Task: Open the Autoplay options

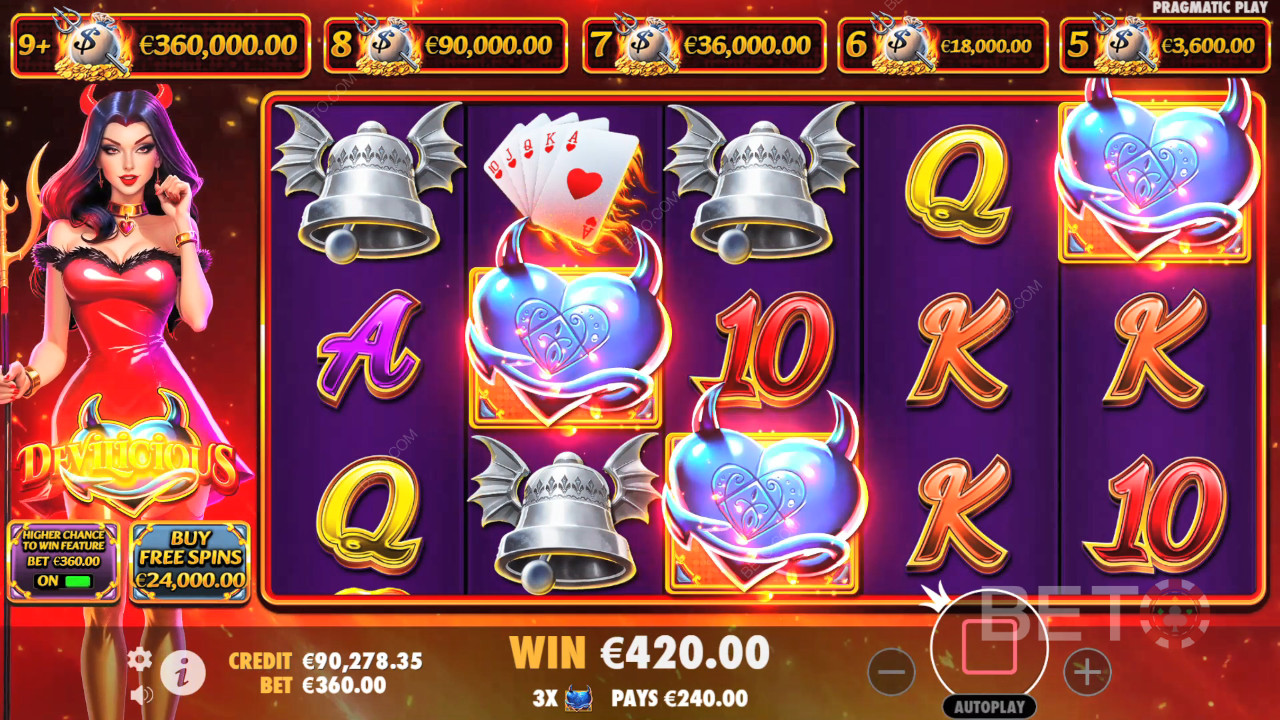Action: (x=988, y=707)
